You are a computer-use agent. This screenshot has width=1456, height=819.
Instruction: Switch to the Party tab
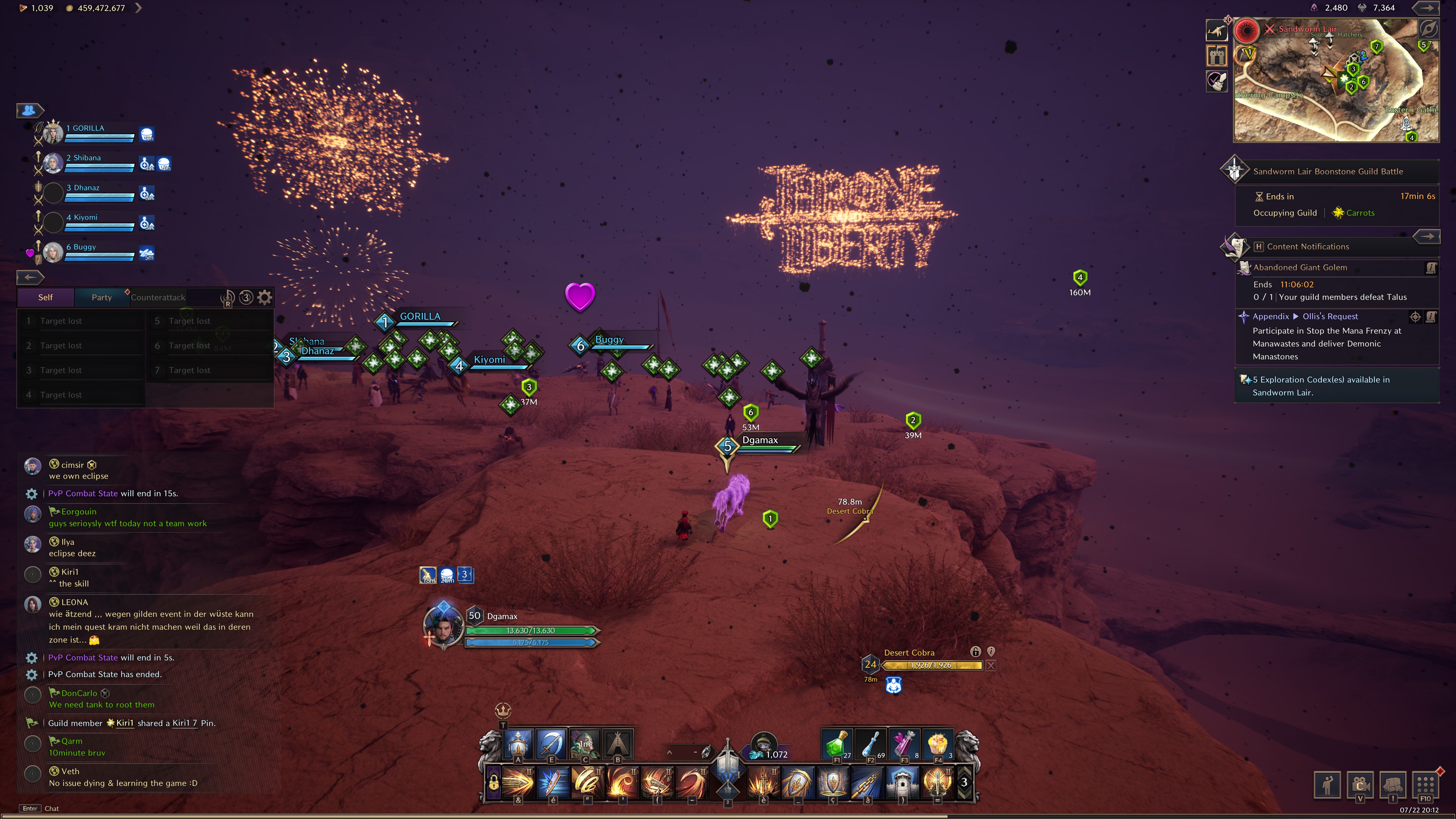pyautogui.click(x=102, y=297)
